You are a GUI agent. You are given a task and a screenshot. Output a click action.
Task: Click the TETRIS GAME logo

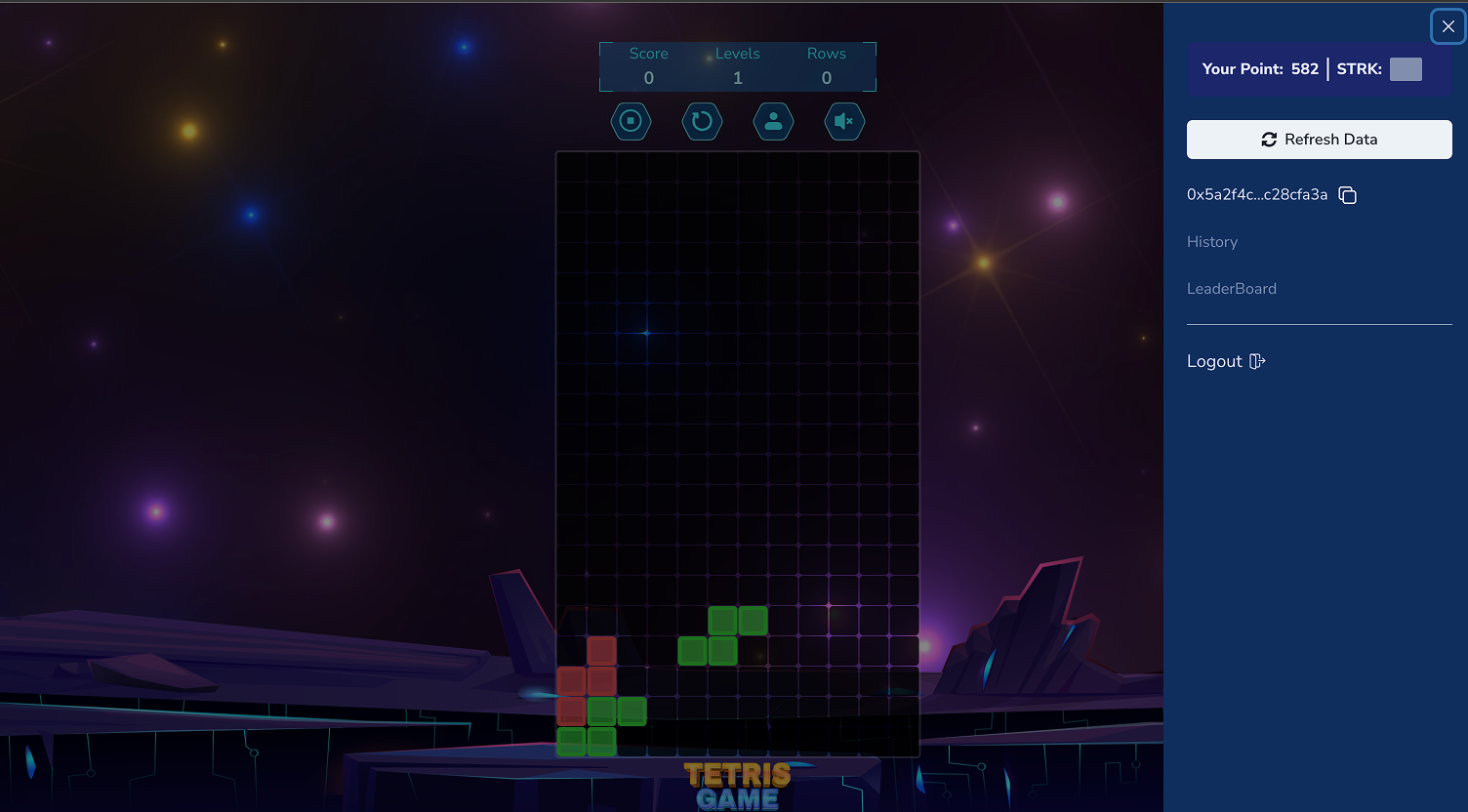click(738, 787)
